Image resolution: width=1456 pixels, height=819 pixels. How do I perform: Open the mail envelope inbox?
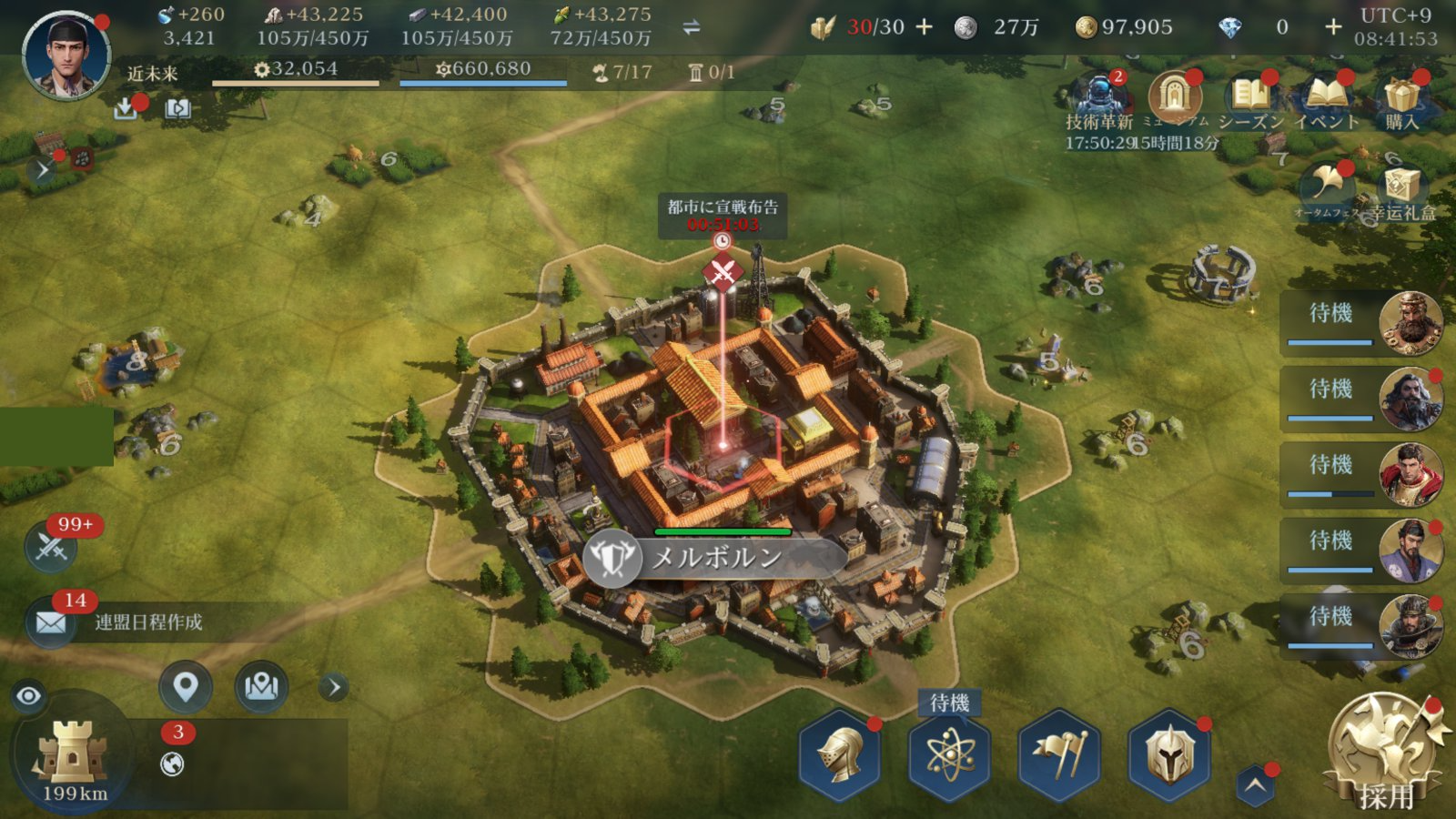pos(51,622)
